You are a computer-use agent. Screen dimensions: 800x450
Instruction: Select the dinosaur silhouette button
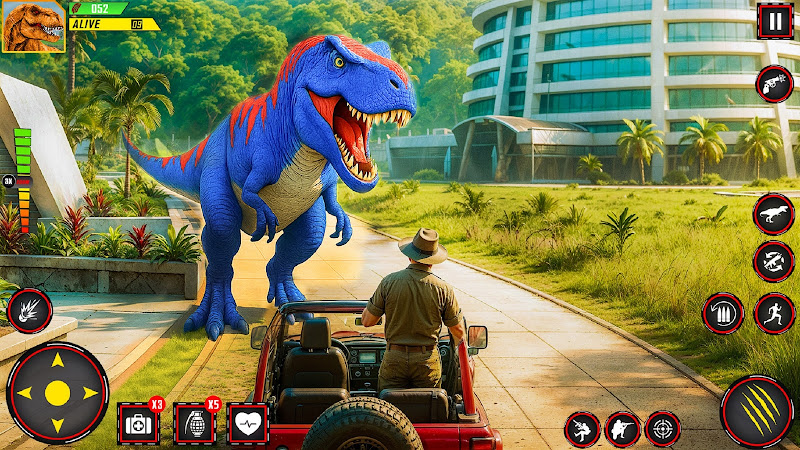774,212
